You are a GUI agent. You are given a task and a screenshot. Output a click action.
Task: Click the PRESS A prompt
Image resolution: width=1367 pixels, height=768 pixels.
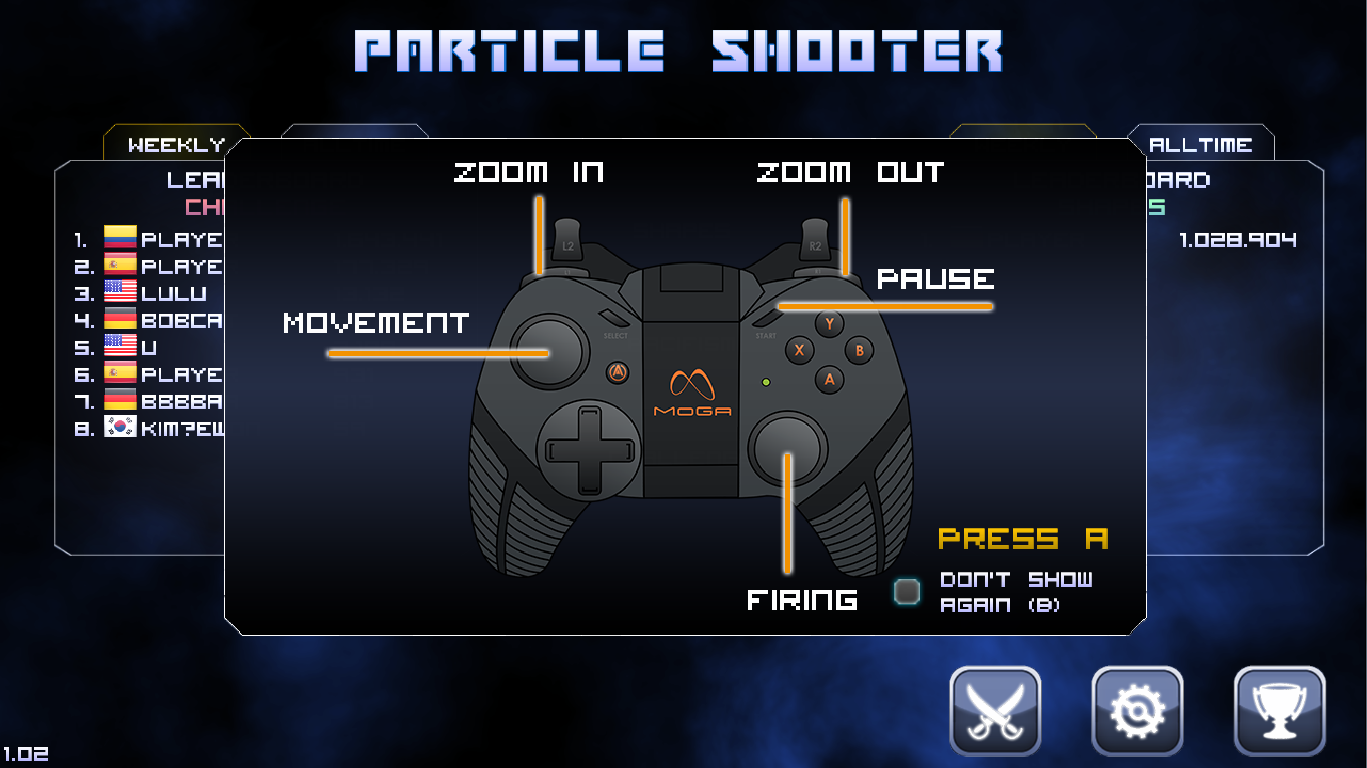tap(1022, 539)
